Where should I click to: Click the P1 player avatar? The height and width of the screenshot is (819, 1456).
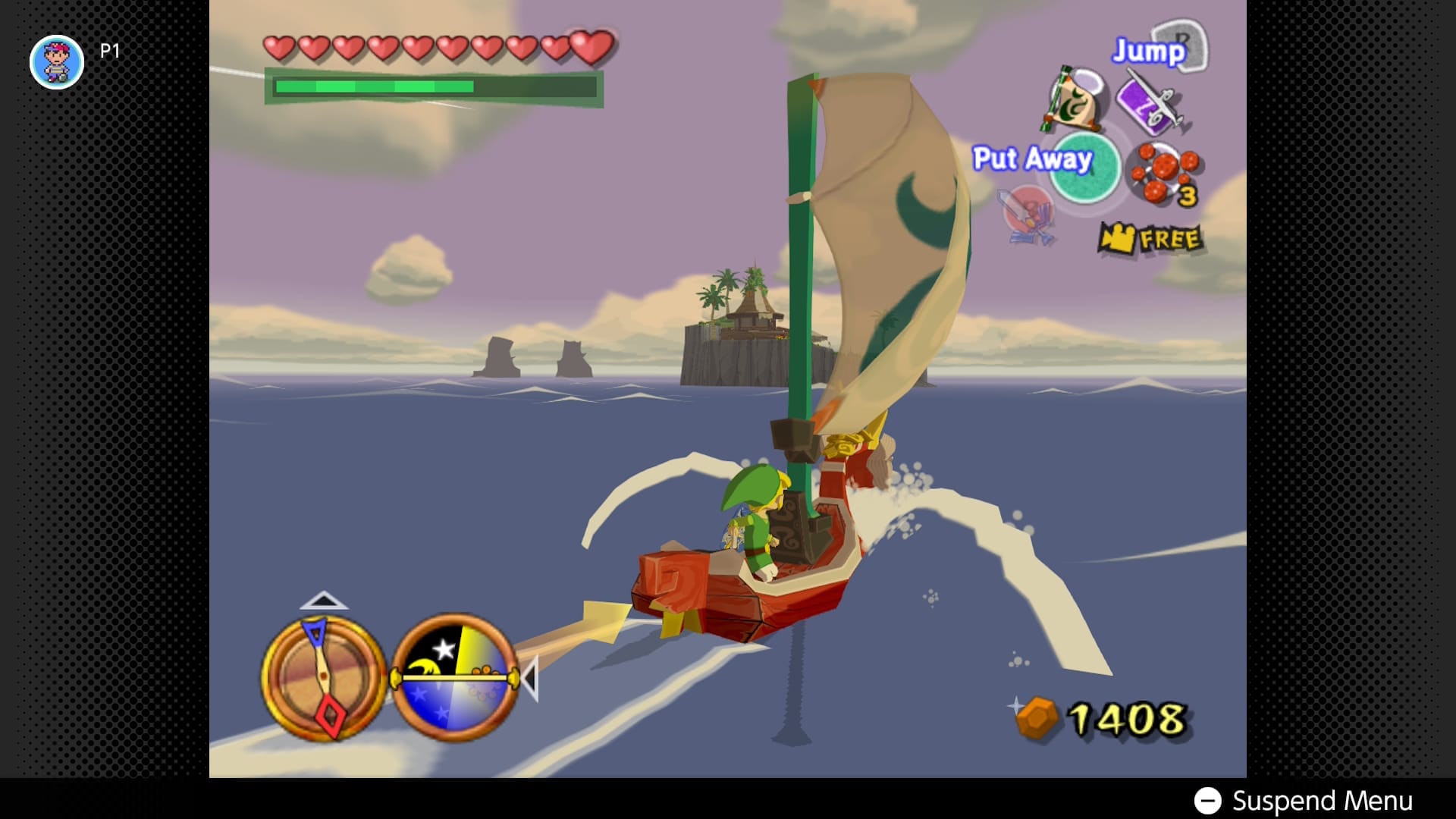tap(57, 62)
